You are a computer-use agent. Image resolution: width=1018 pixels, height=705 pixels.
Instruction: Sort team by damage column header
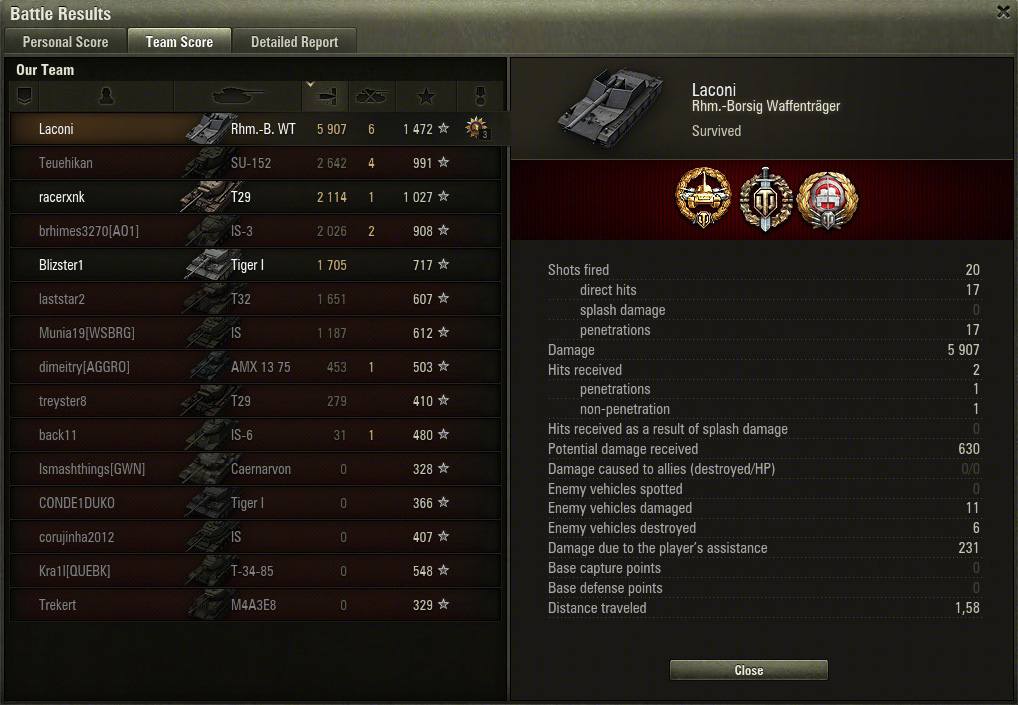tap(325, 96)
